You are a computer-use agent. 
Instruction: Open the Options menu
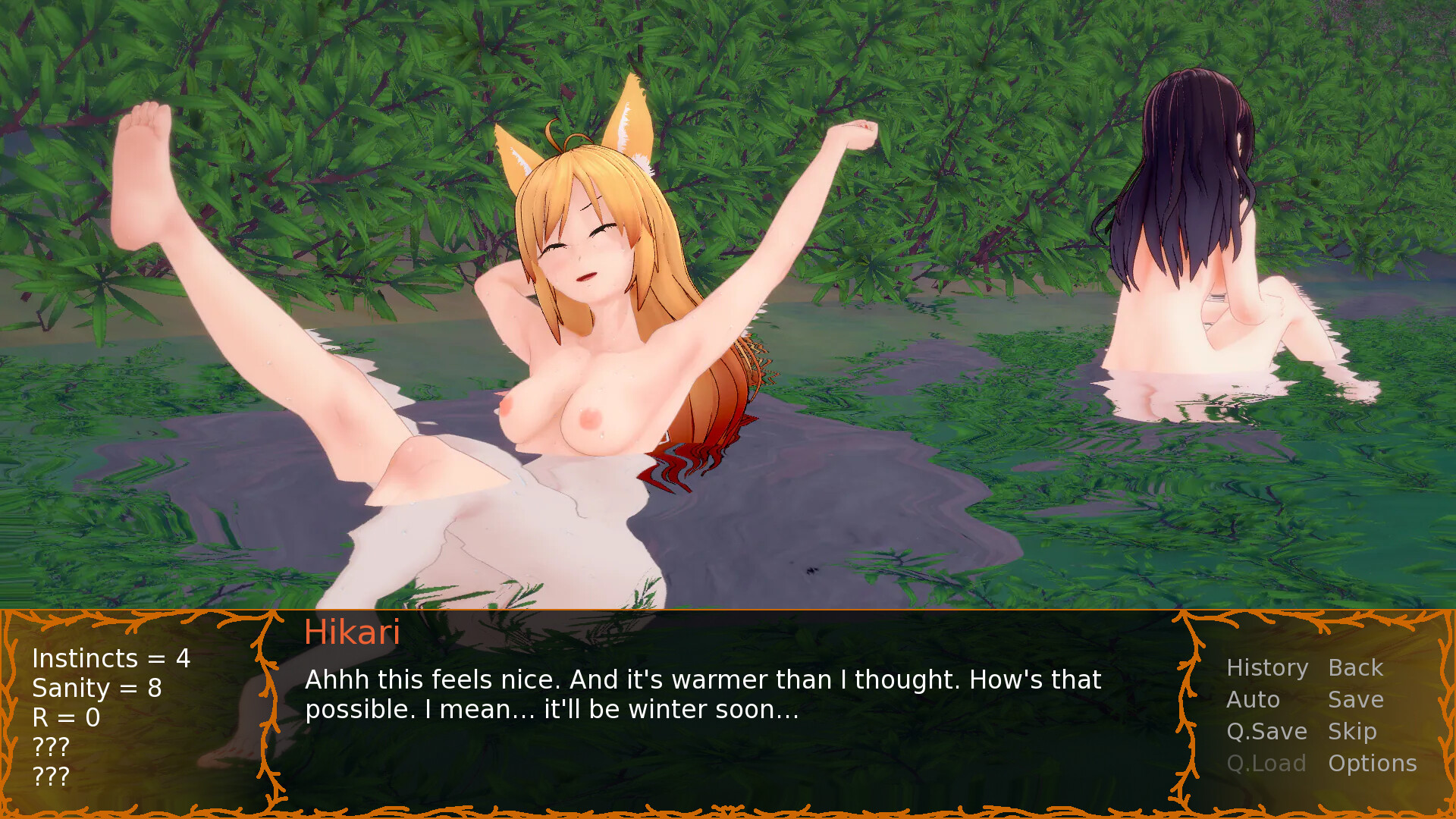1372,764
